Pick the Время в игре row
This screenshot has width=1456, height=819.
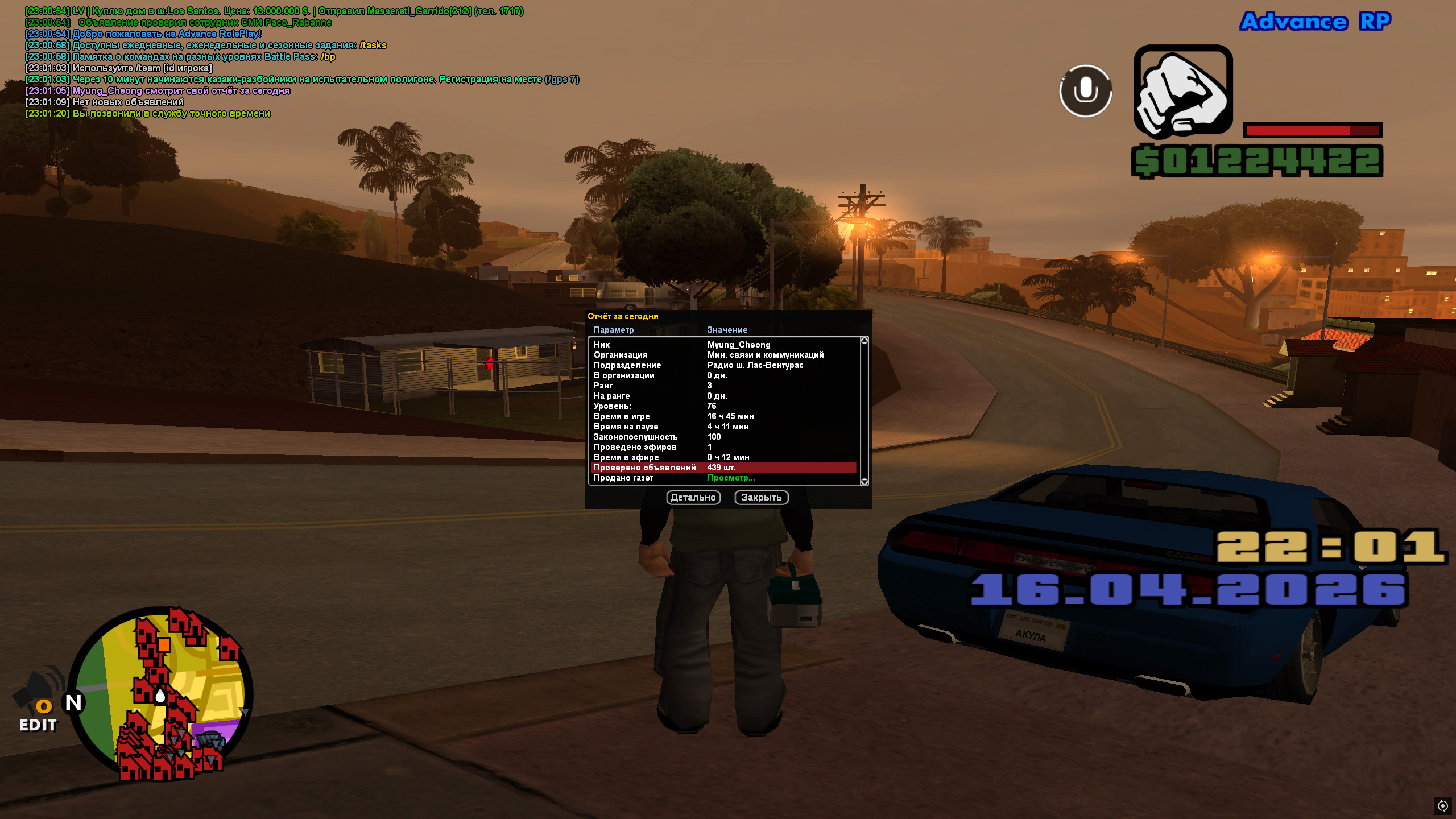pyautogui.click(x=723, y=416)
